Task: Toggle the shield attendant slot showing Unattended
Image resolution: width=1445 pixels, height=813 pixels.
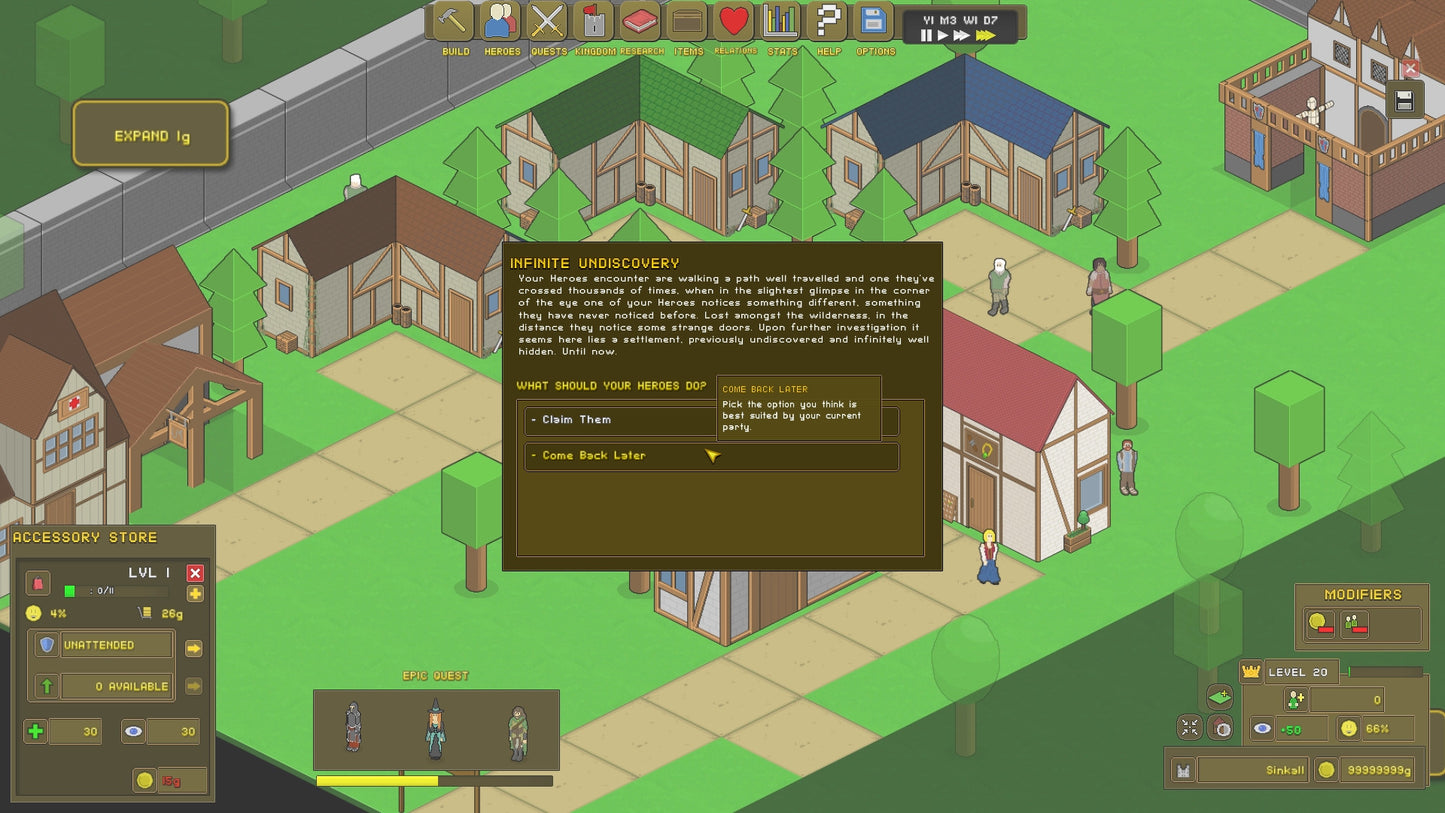Action: (46, 645)
